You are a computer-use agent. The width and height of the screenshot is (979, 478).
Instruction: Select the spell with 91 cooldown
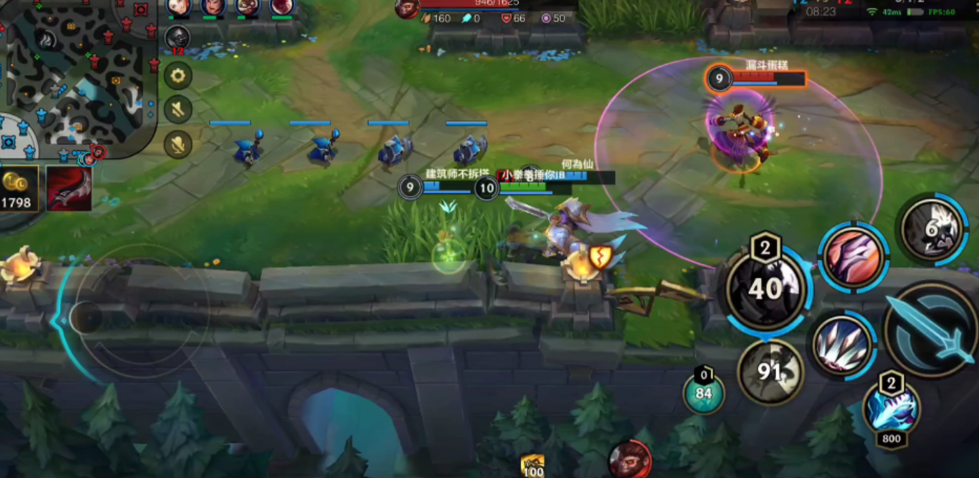coord(770,372)
